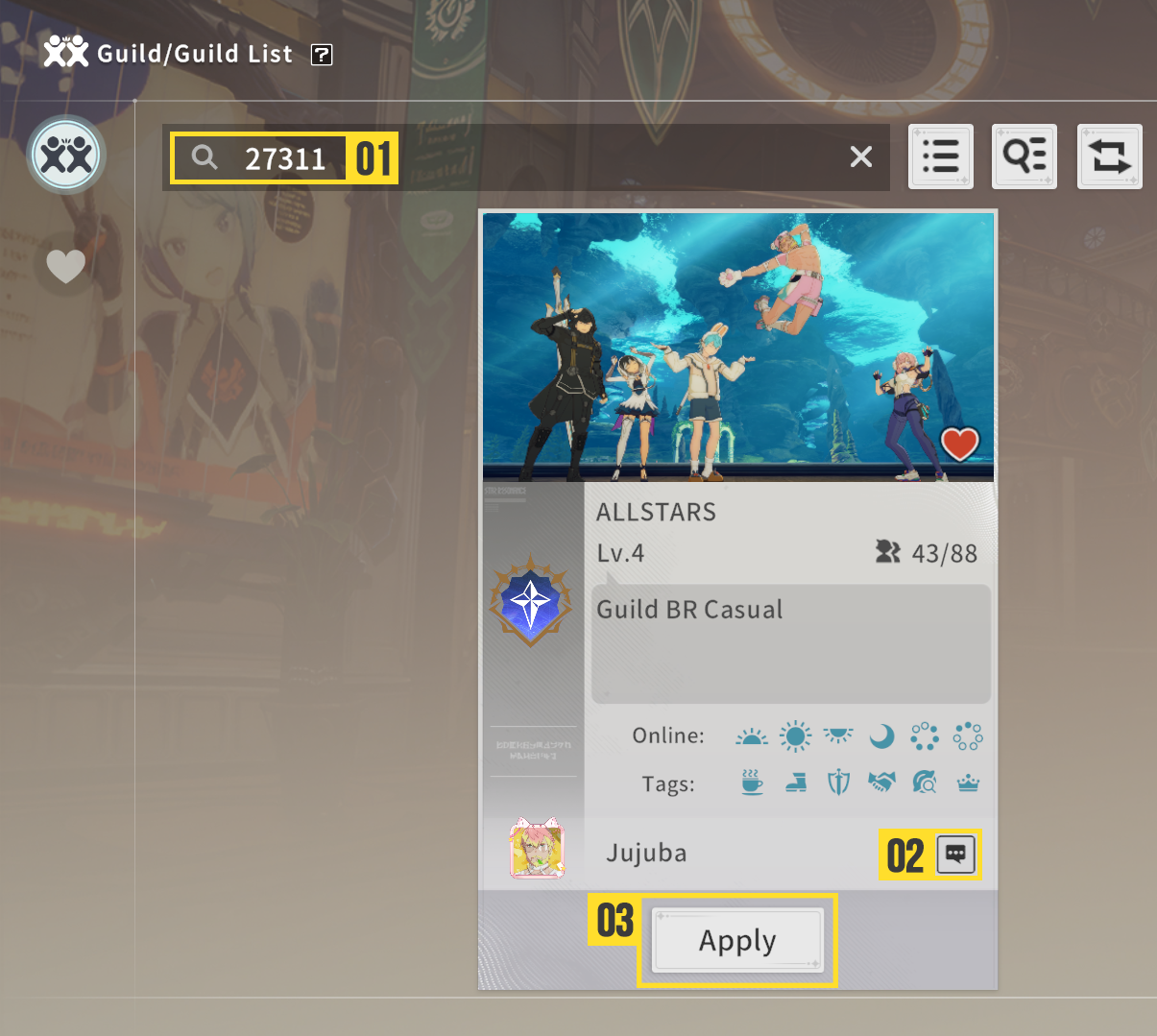The height and width of the screenshot is (1036, 1157).
Task: Open the advanced search filter button
Action: tap(1024, 157)
